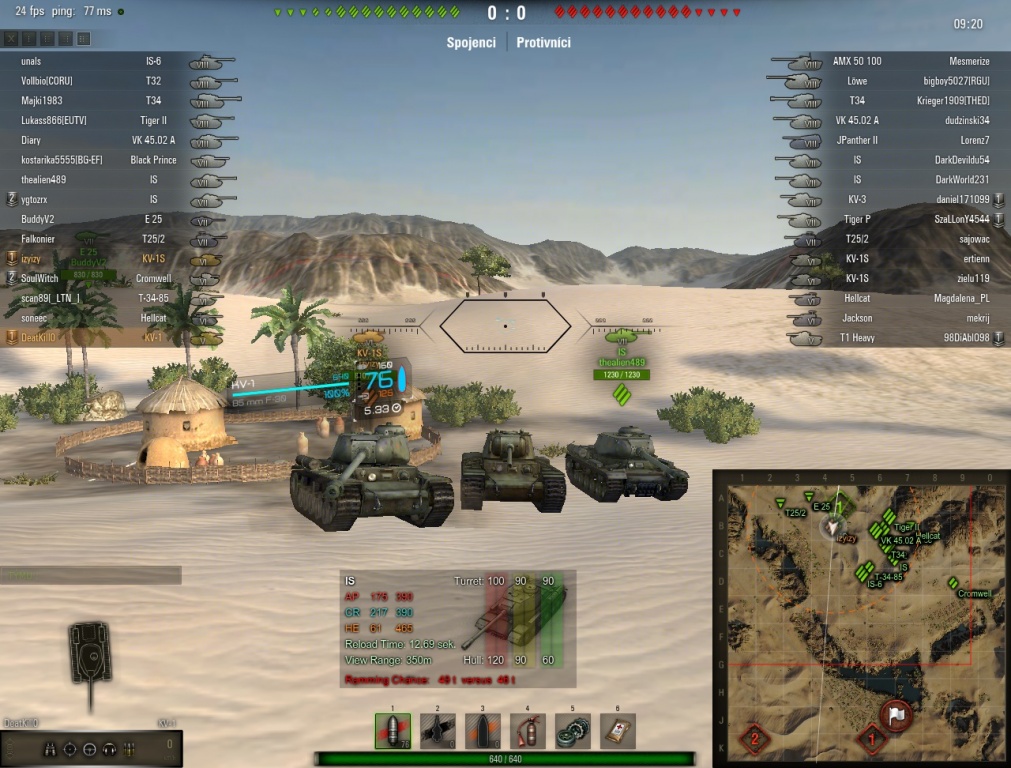Use the first aid kit consumable
This screenshot has height=768, width=1011.
(x=618, y=731)
